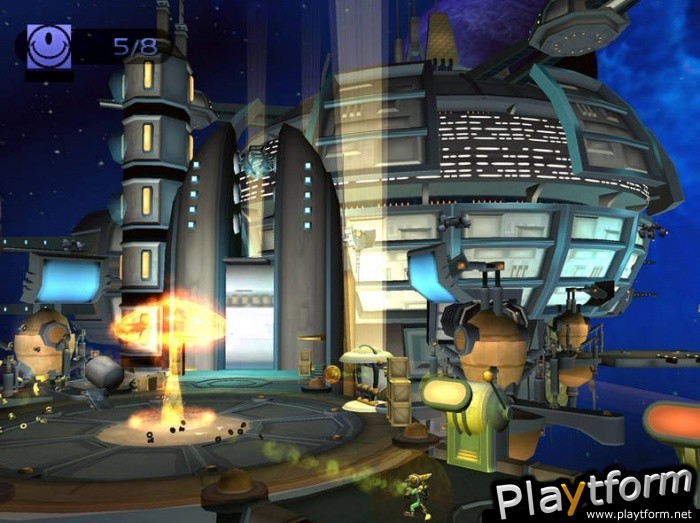This screenshot has width=700, height=523.
Task: Select the purple weapon icon
Action: (x=49, y=47)
